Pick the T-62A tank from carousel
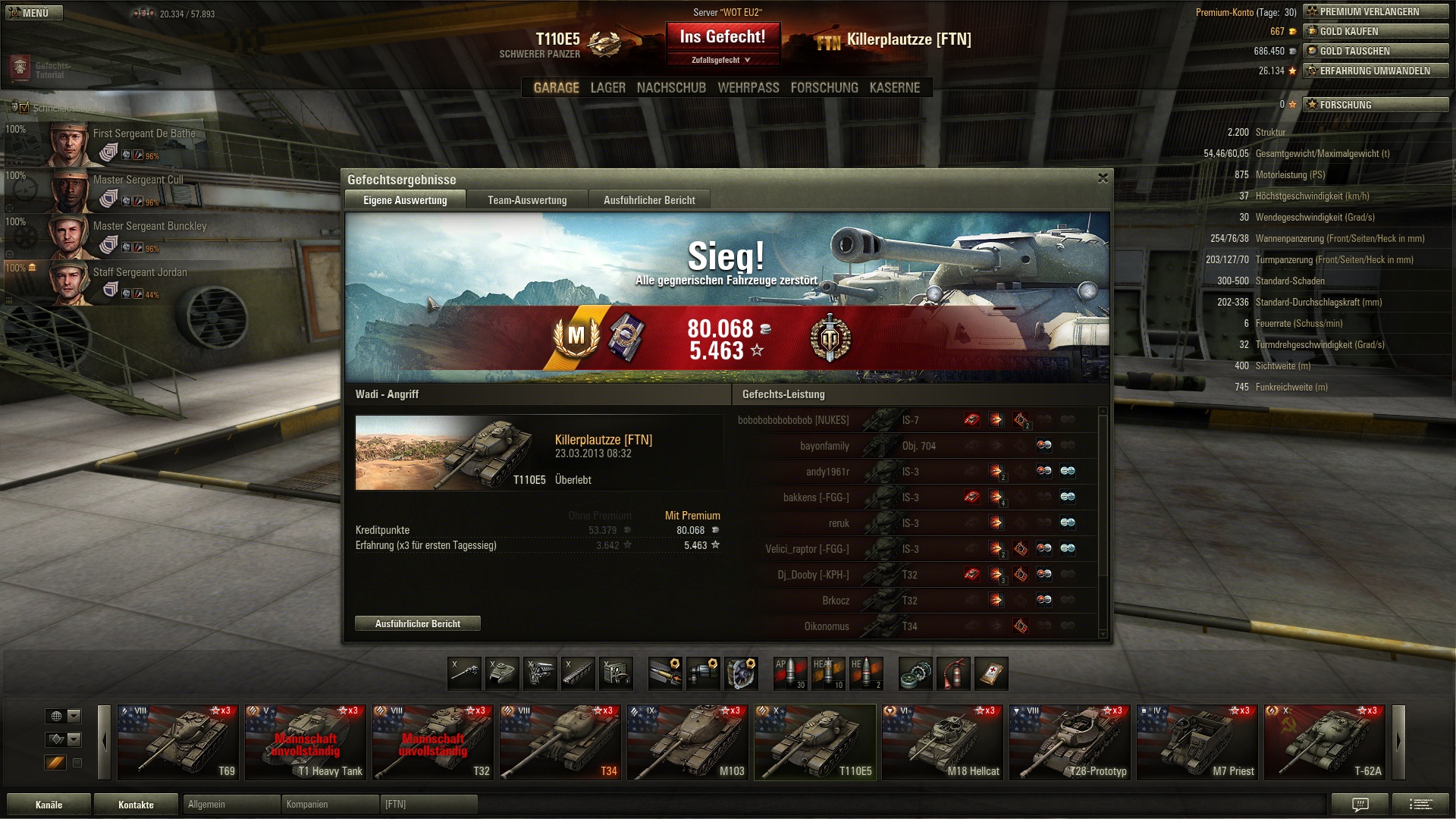 [x=1325, y=742]
